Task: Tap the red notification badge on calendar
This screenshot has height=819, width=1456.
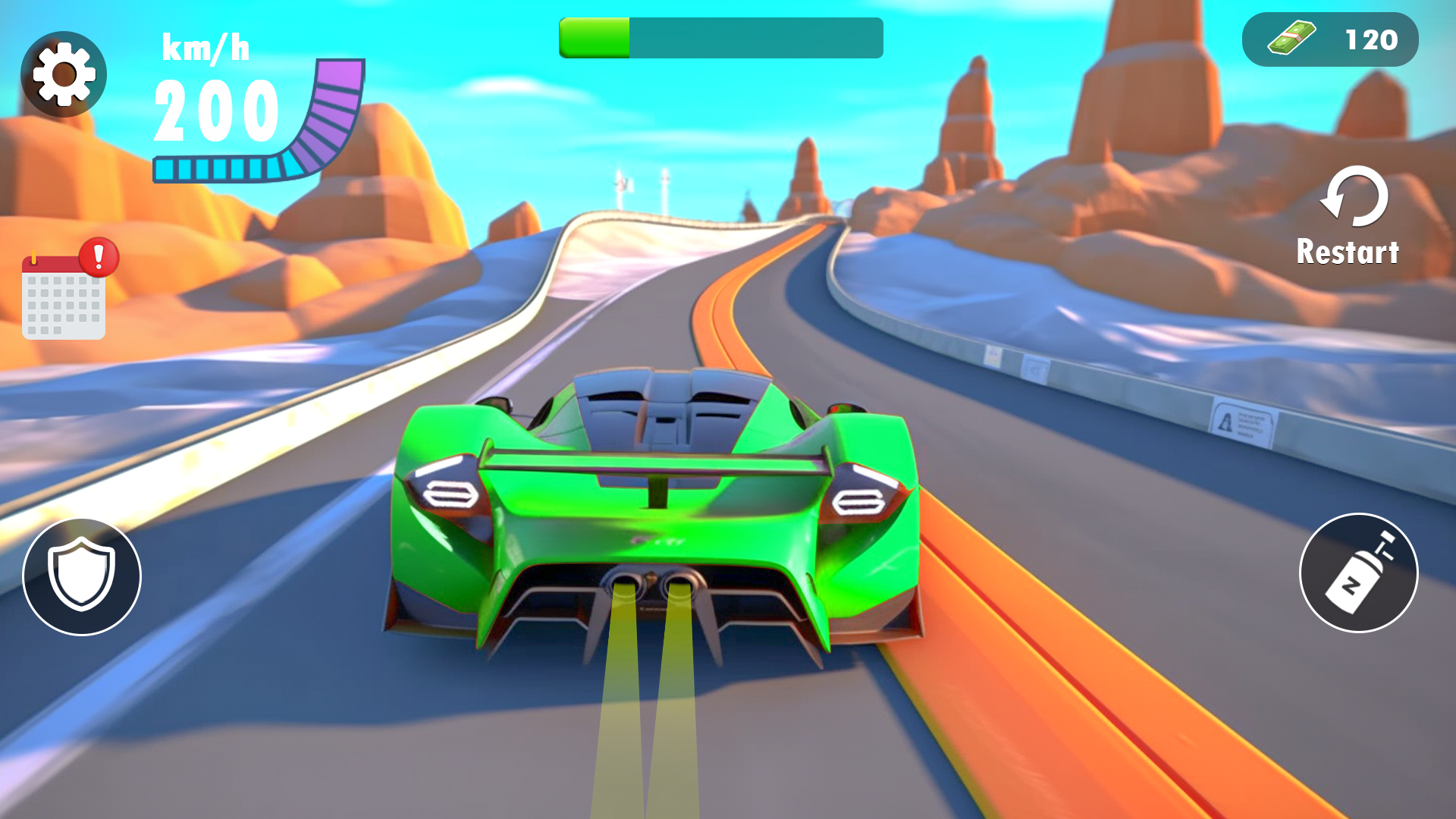Action: (97, 258)
